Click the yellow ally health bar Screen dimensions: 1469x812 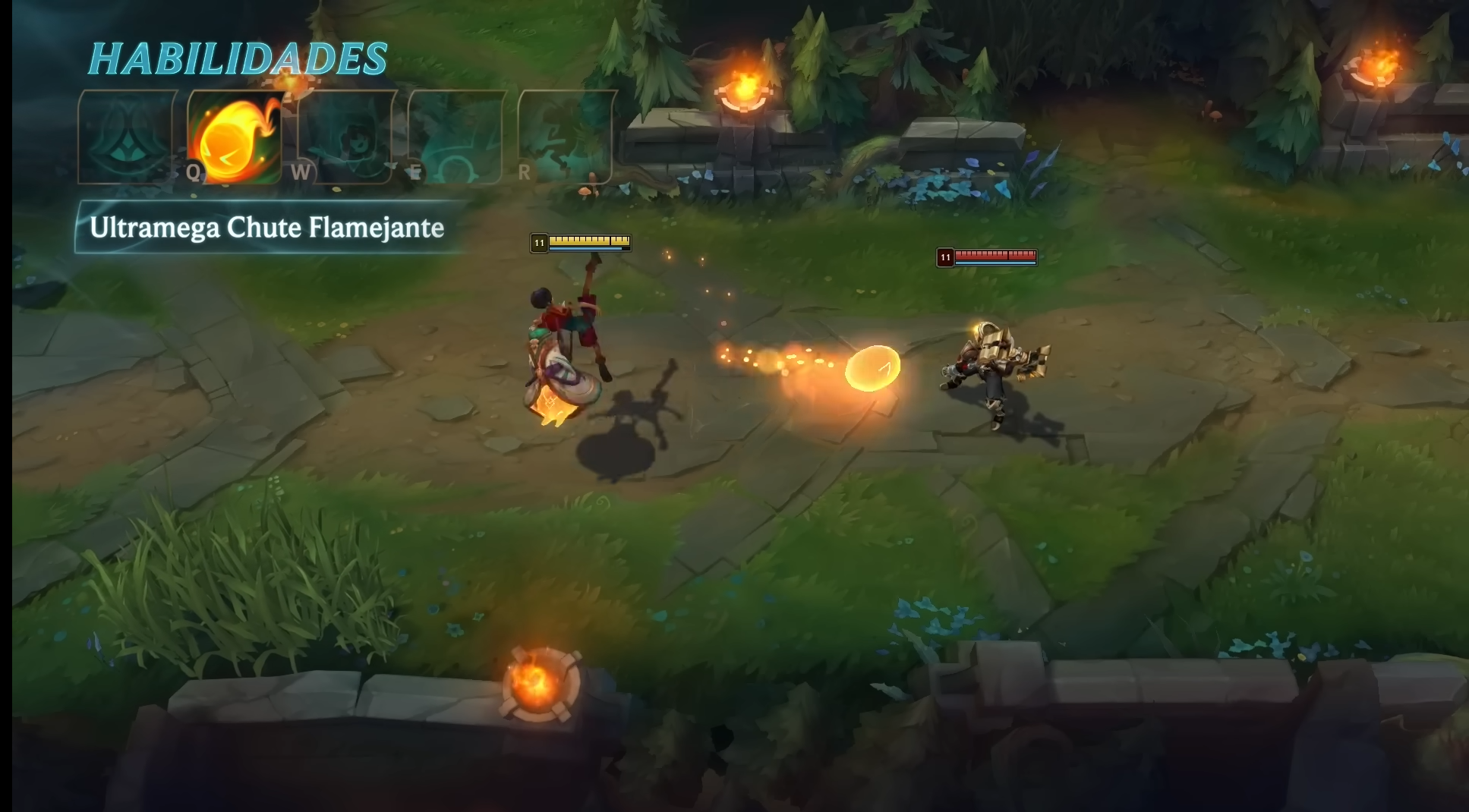pyautogui.click(x=591, y=240)
